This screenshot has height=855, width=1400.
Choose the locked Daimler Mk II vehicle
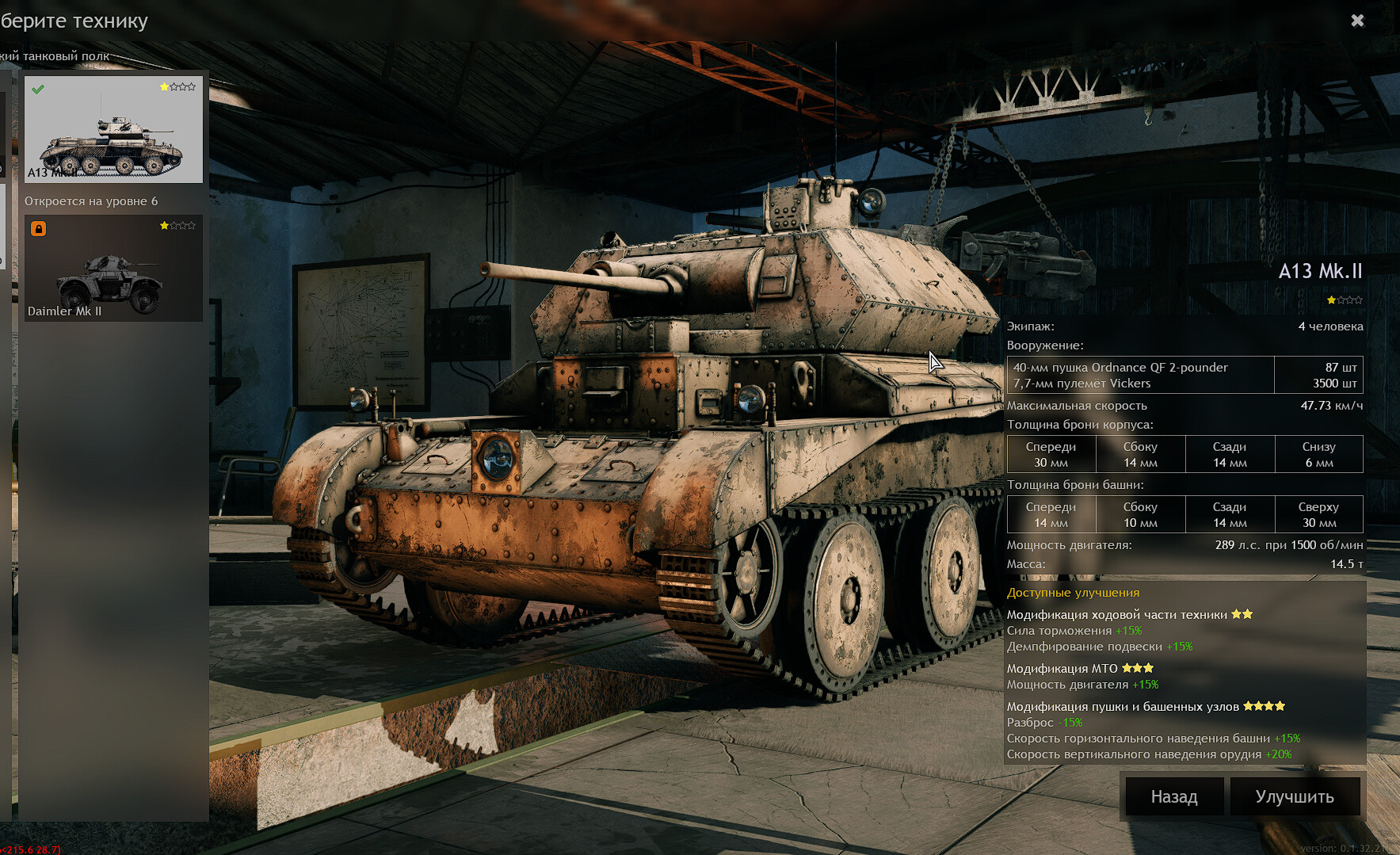click(x=113, y=268)
